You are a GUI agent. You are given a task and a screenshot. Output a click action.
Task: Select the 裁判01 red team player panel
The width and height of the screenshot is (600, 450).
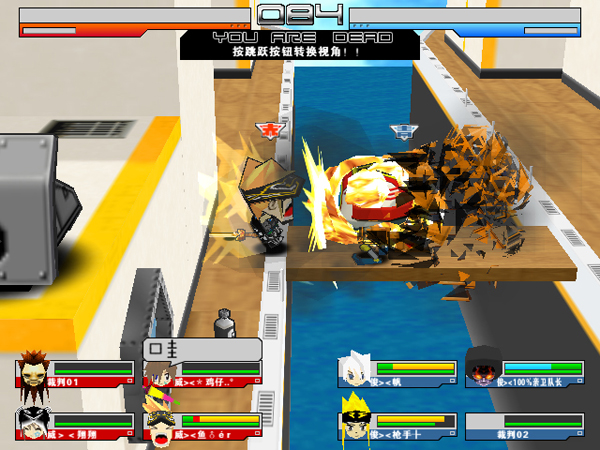click(75, 374)
